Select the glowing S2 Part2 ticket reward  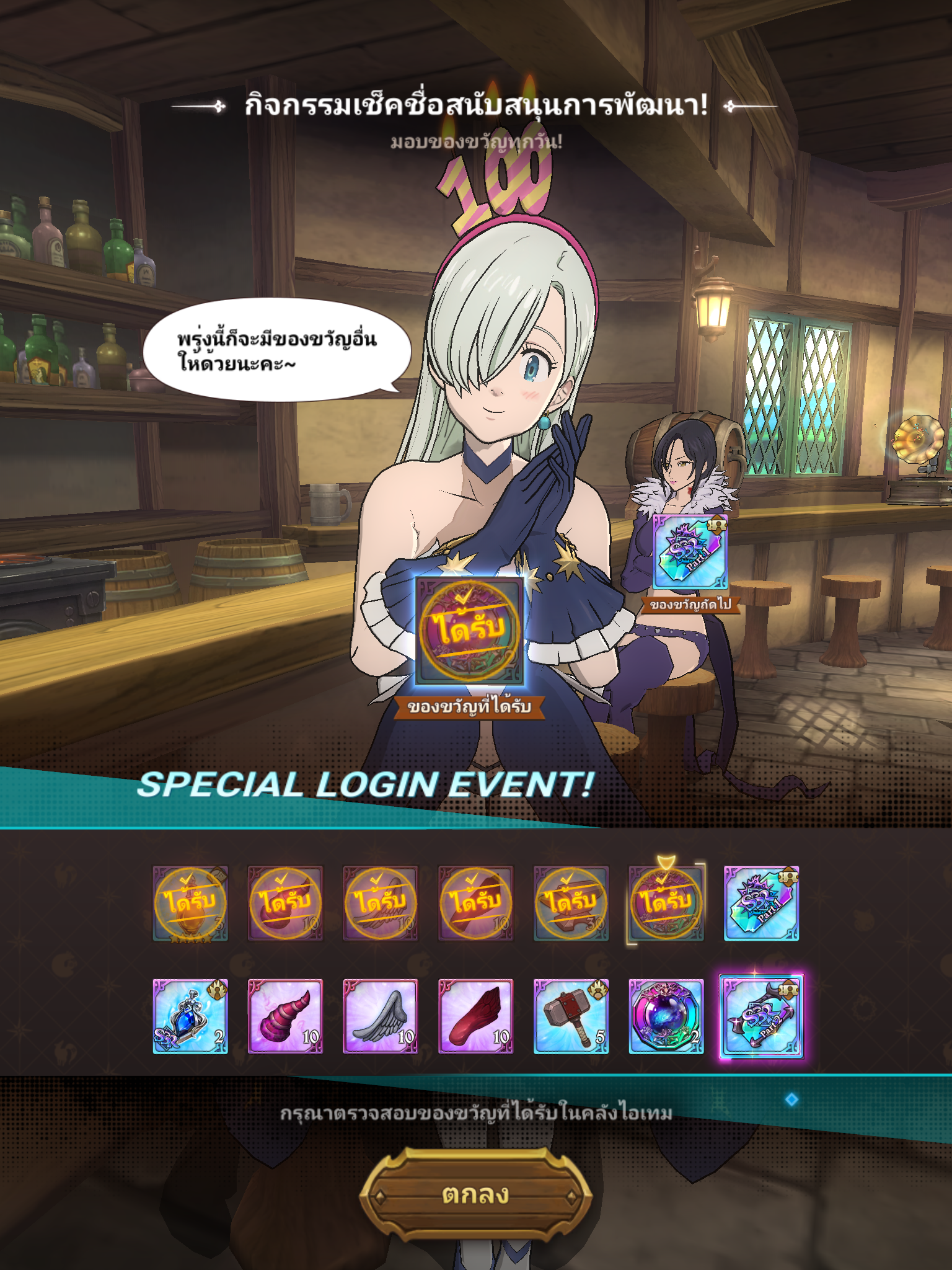pos(762,1016)
